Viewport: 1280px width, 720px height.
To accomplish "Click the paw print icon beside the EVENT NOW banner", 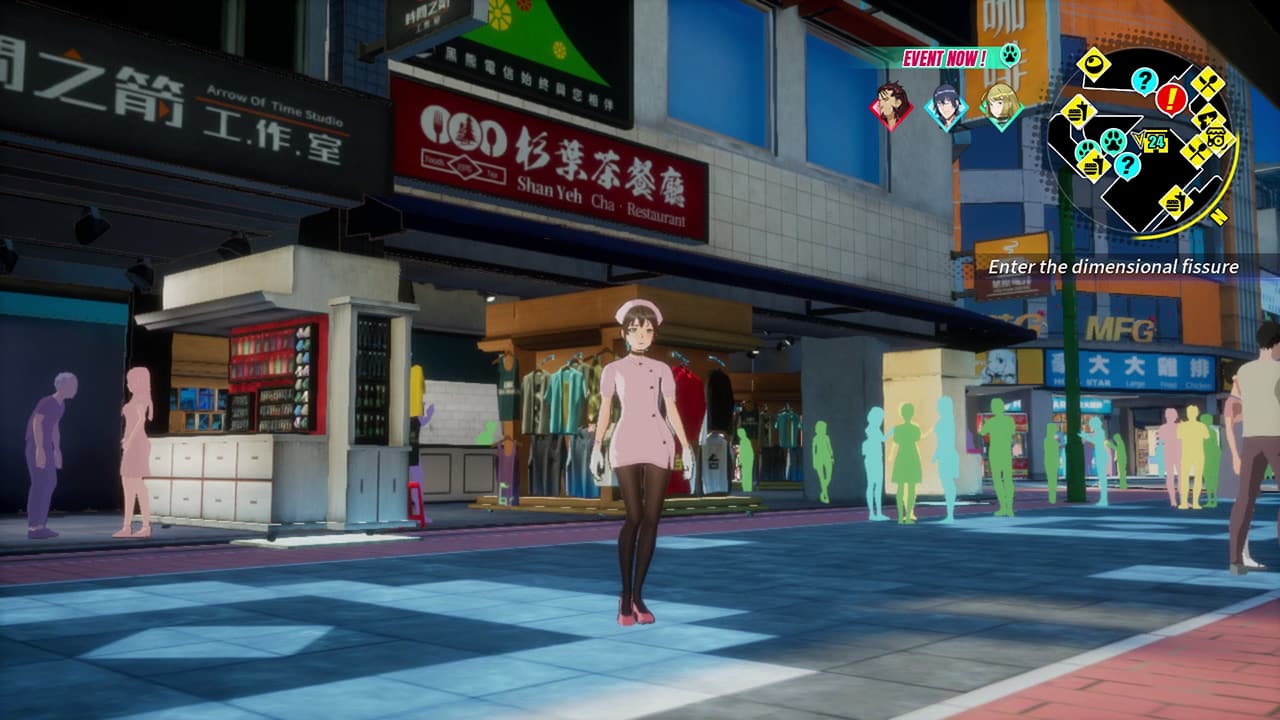I will click(x=1010, y=55).
